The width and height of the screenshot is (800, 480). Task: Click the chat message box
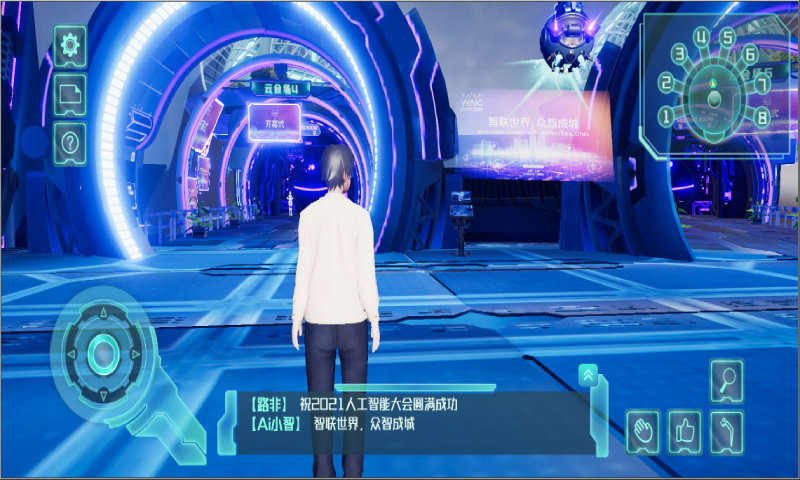(x=410, y=414)
